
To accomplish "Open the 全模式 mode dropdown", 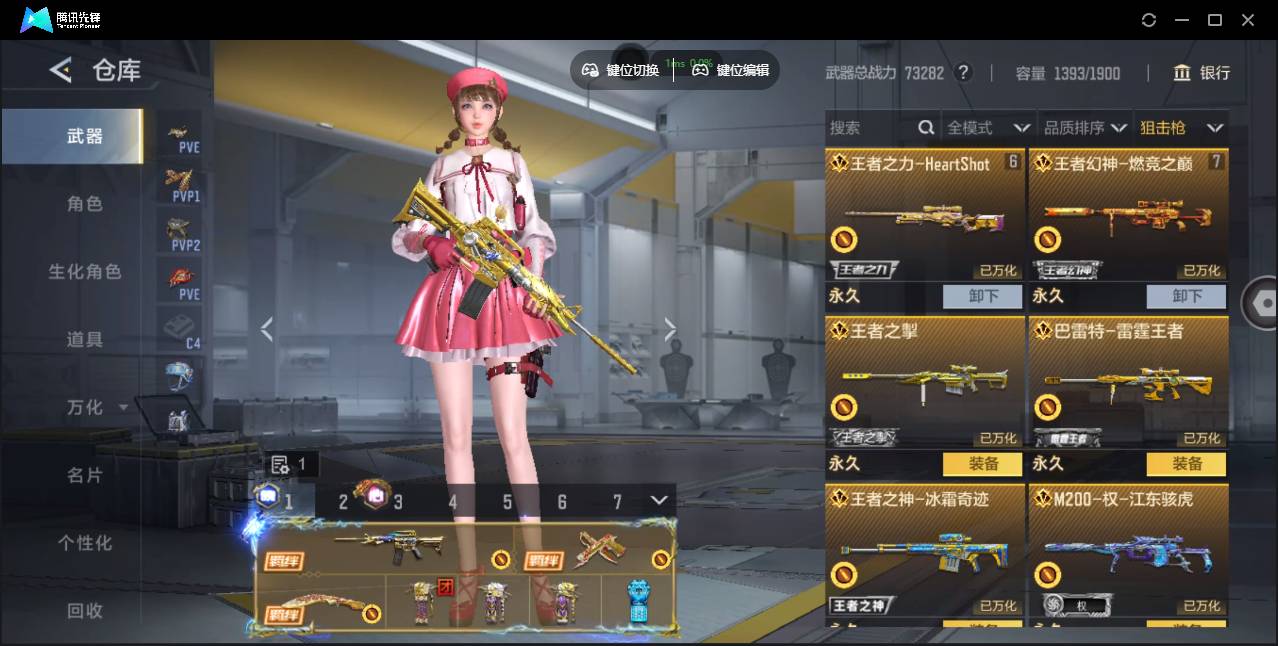I will (x=987, y=128).
